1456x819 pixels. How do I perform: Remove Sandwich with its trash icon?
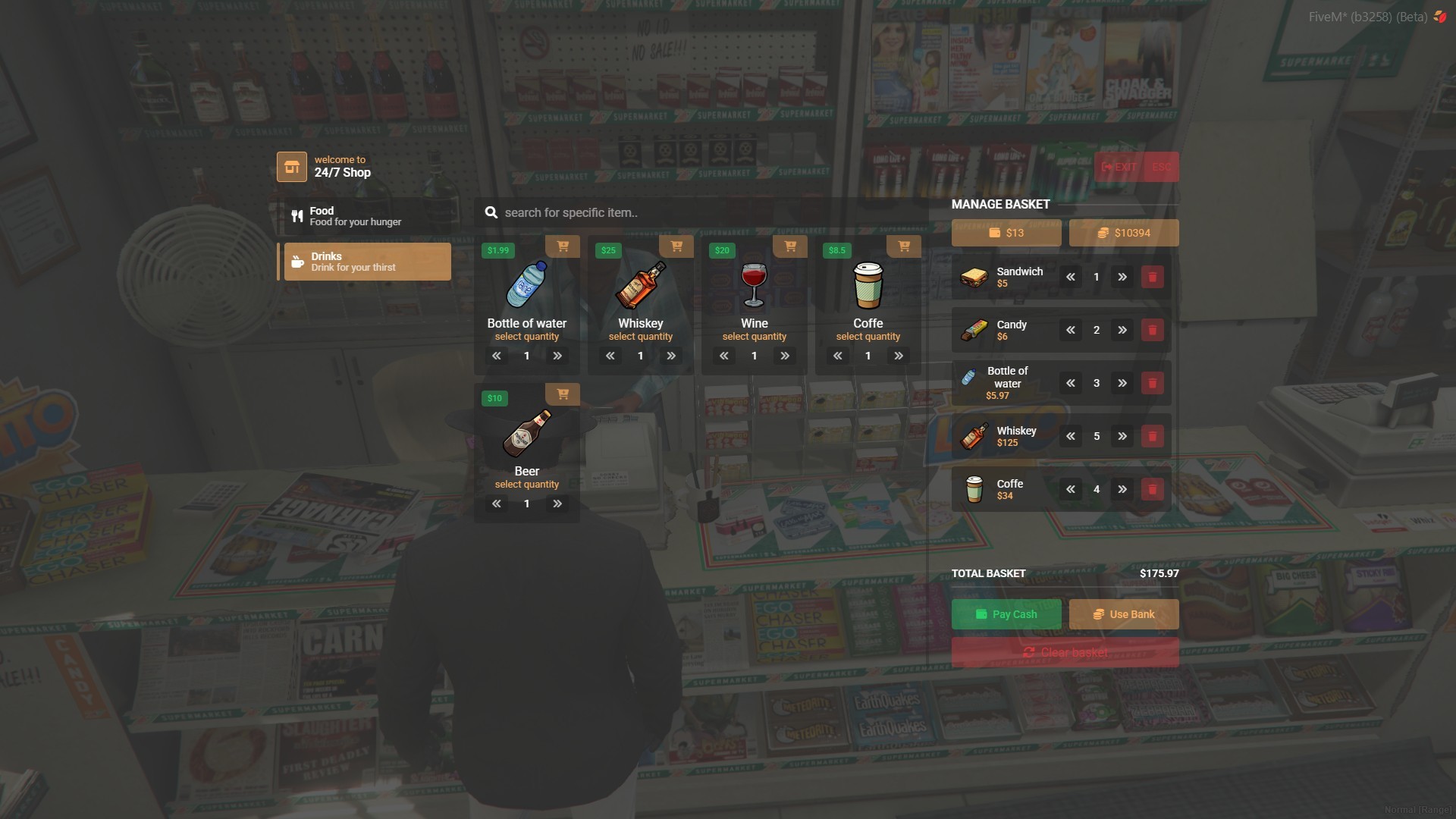[x=1153, y=277]
